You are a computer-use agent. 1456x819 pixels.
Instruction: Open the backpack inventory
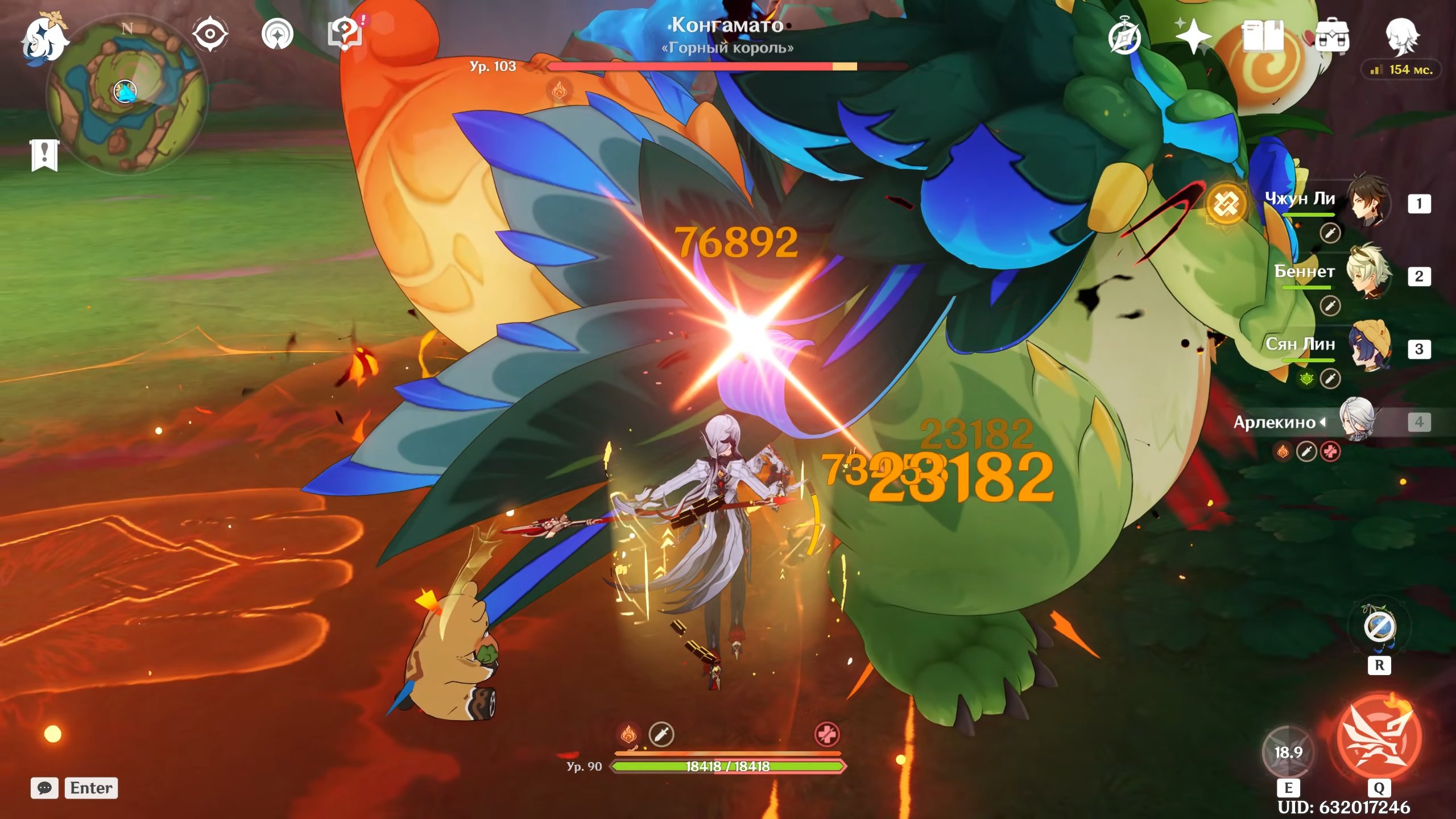click(1331, 36)
